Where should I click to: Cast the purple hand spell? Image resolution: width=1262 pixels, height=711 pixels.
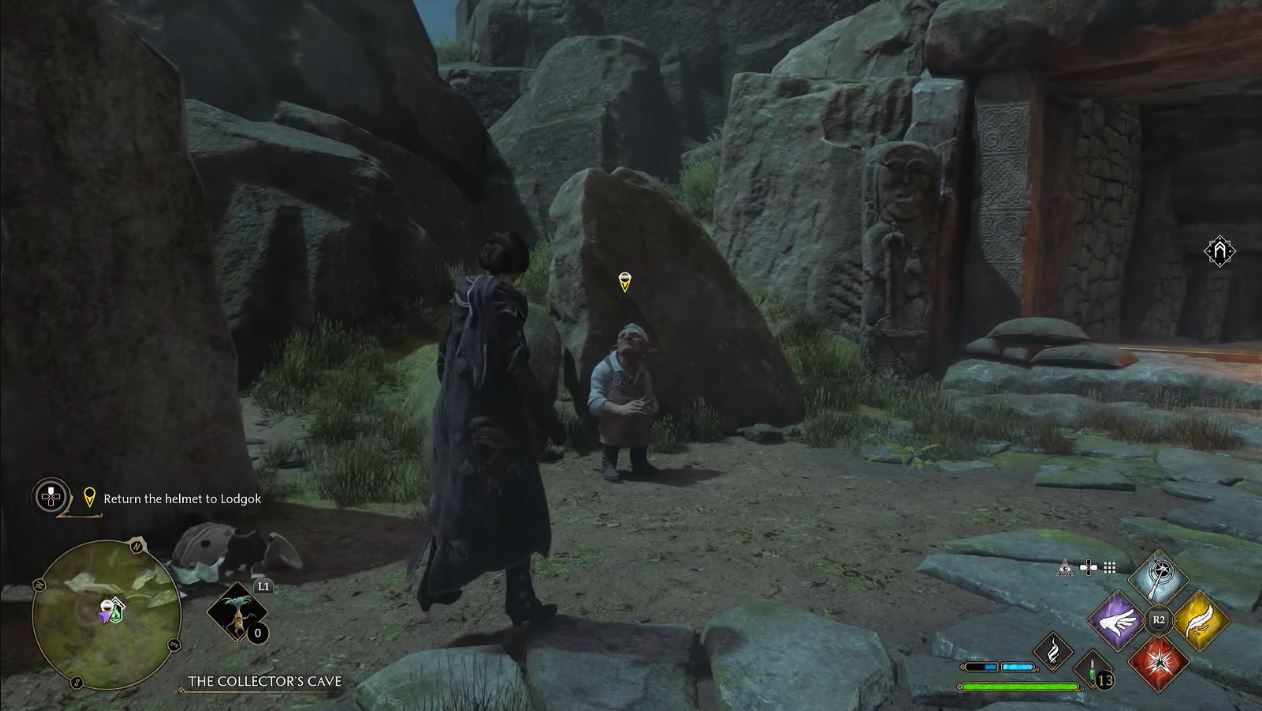(1115, 620)
